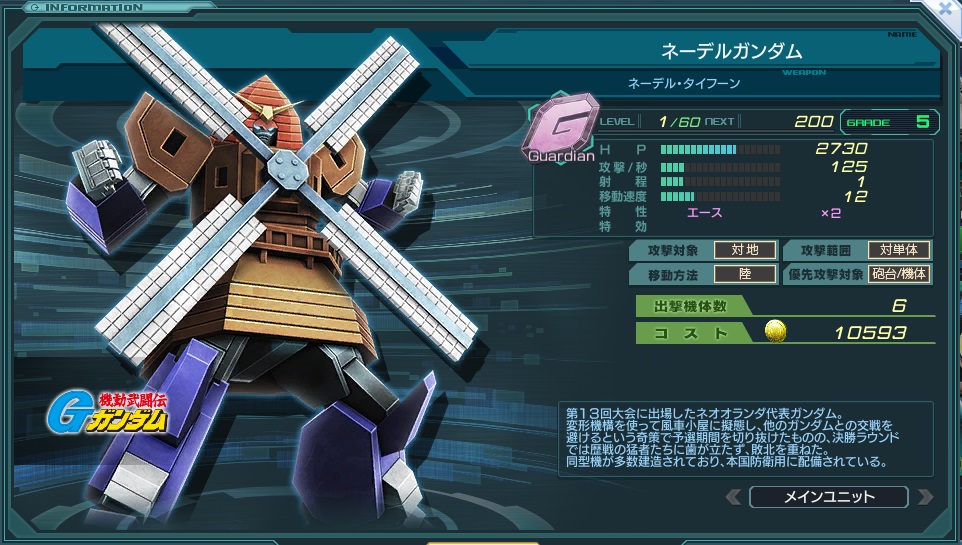
Task: Go to the previous unit with left arrow
Action: [x=734, y=497]
